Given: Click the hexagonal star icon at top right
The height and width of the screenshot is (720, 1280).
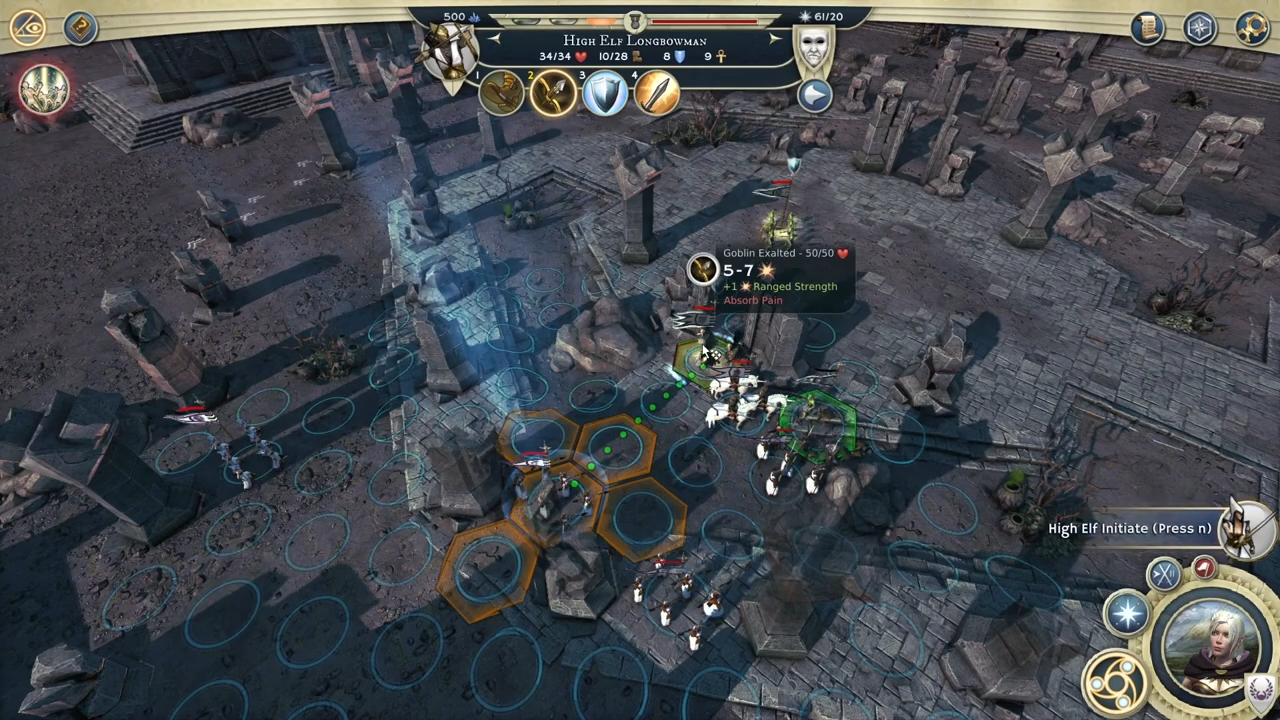Looking at the screenshot, I should click(x=1200, y=28).
